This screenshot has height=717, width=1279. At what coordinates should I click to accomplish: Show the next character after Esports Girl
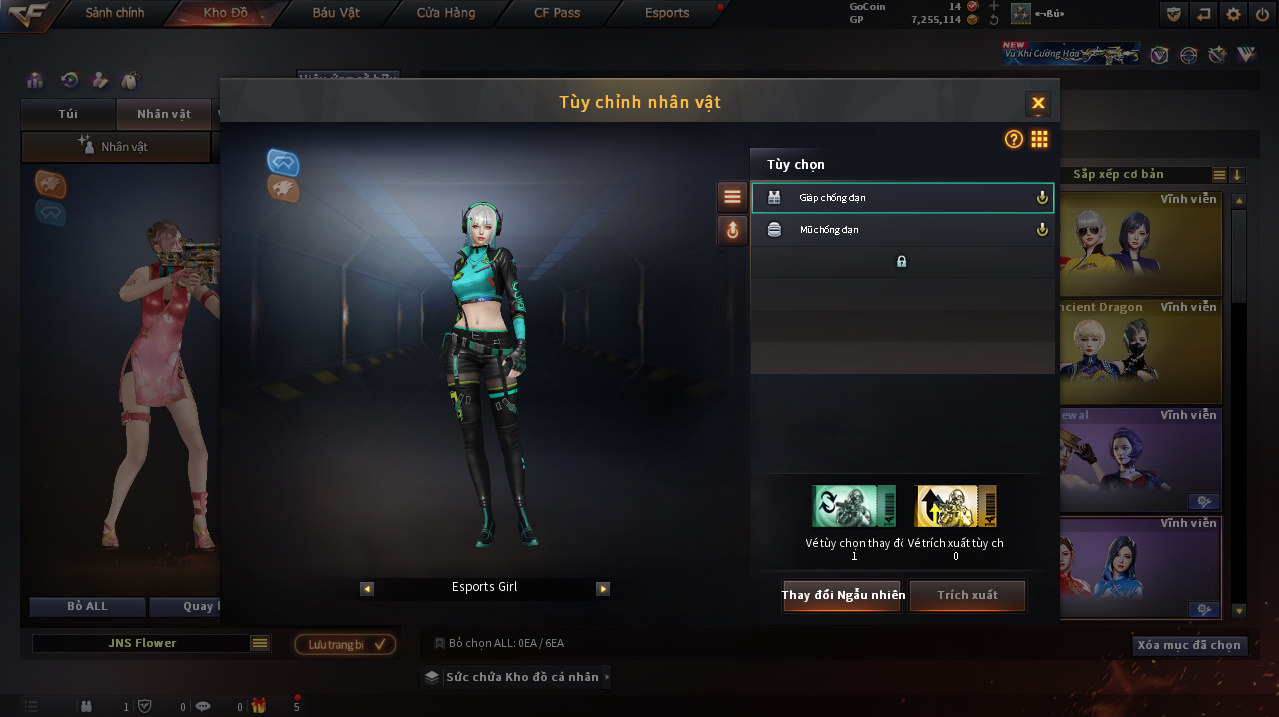(603, 589)
